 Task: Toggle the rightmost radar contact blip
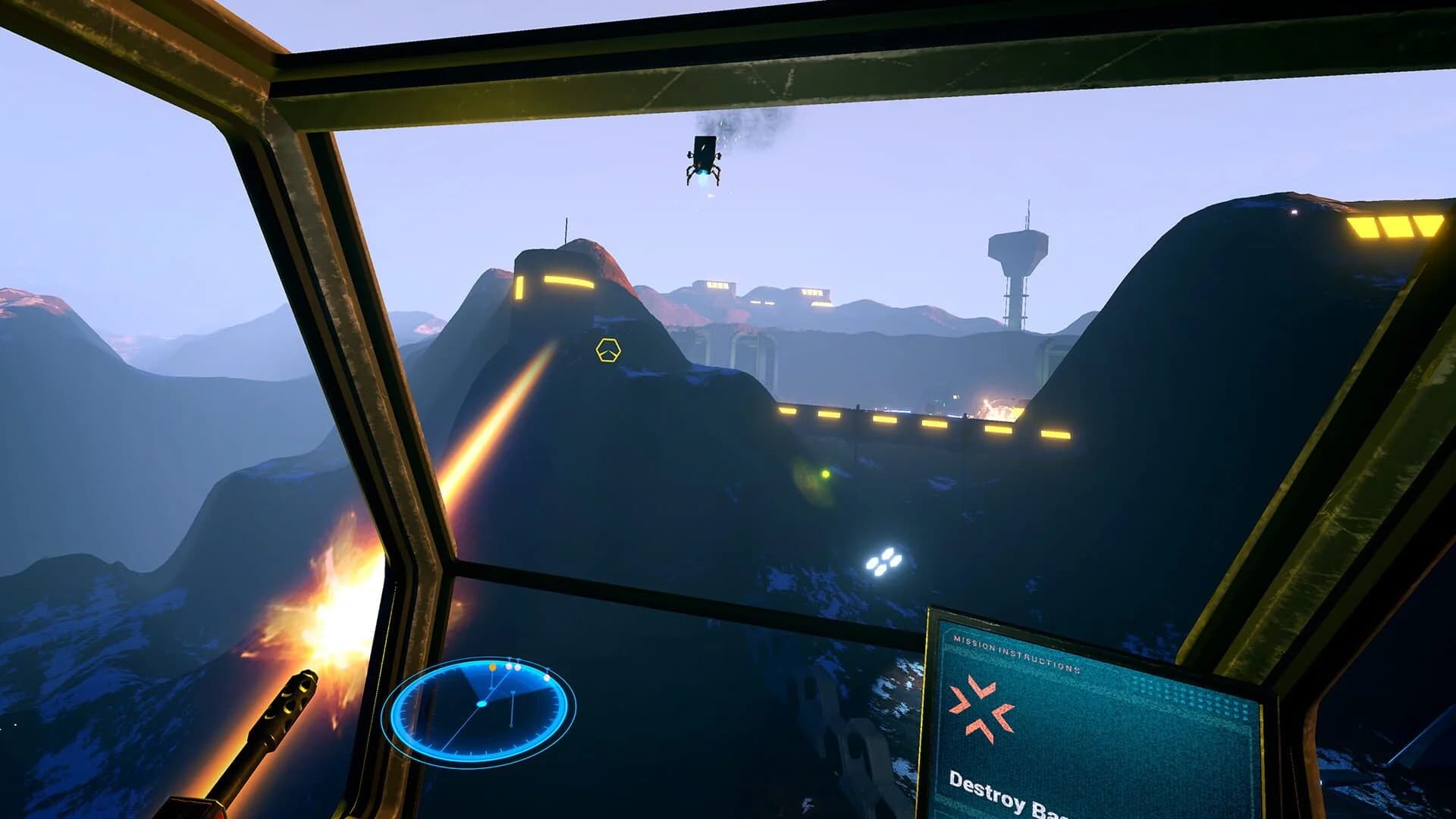coord(546,678)
